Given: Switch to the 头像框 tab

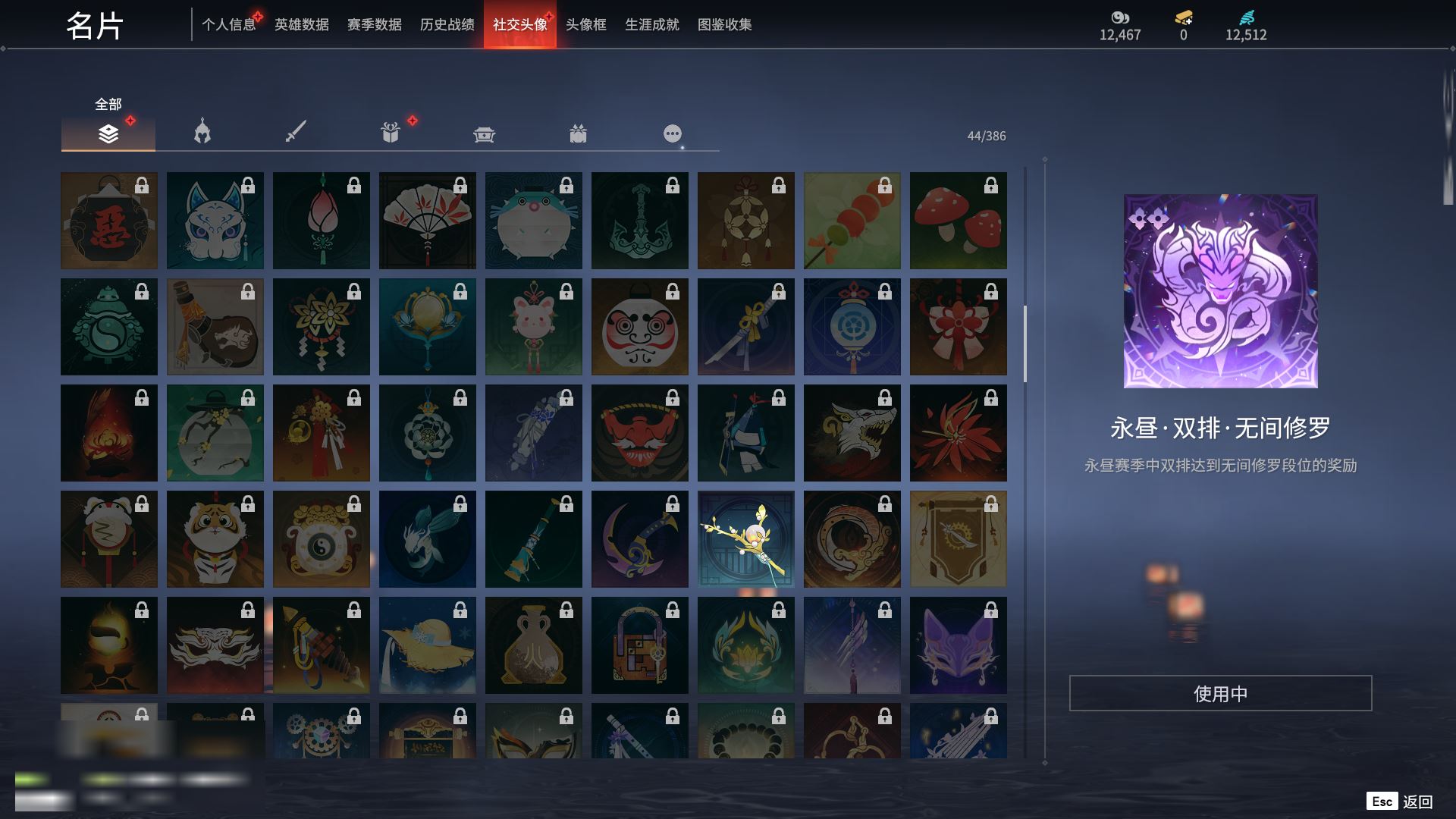Looking at the screenshot, I should coord(585,25).
